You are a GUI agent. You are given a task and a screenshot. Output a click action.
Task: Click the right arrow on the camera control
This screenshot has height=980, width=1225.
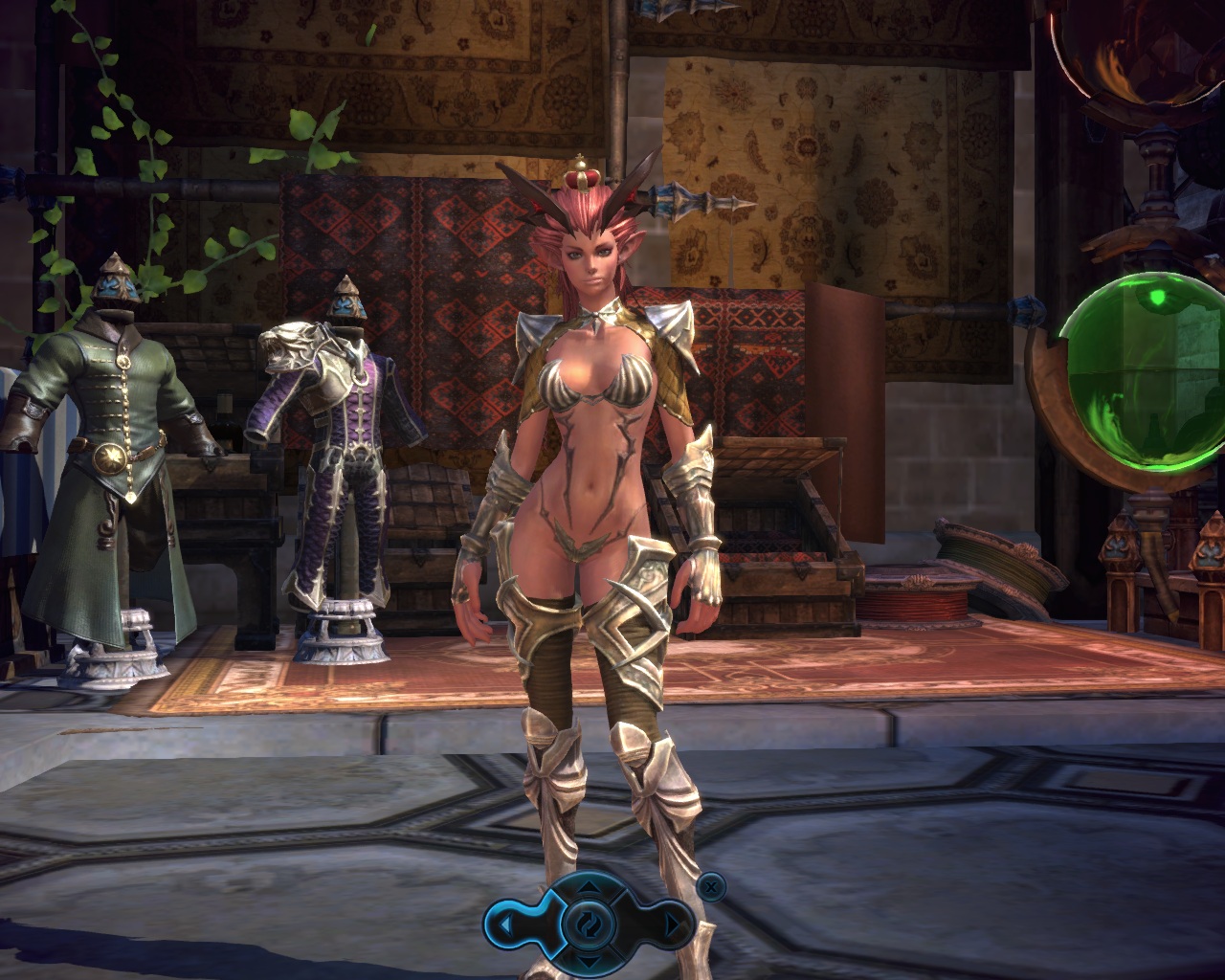[672, 925]
